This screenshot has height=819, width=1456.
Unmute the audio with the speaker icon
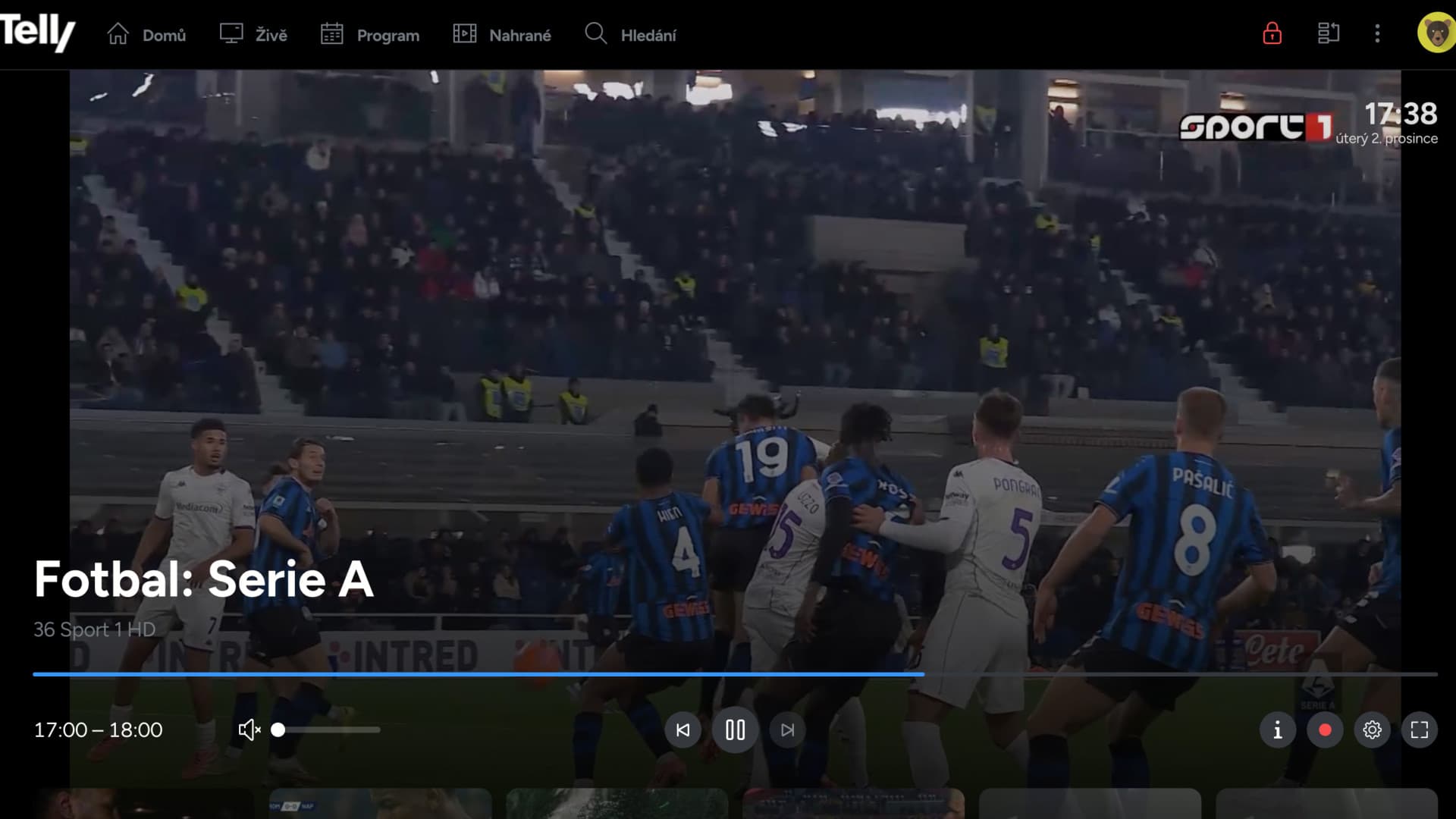point(249,730)
